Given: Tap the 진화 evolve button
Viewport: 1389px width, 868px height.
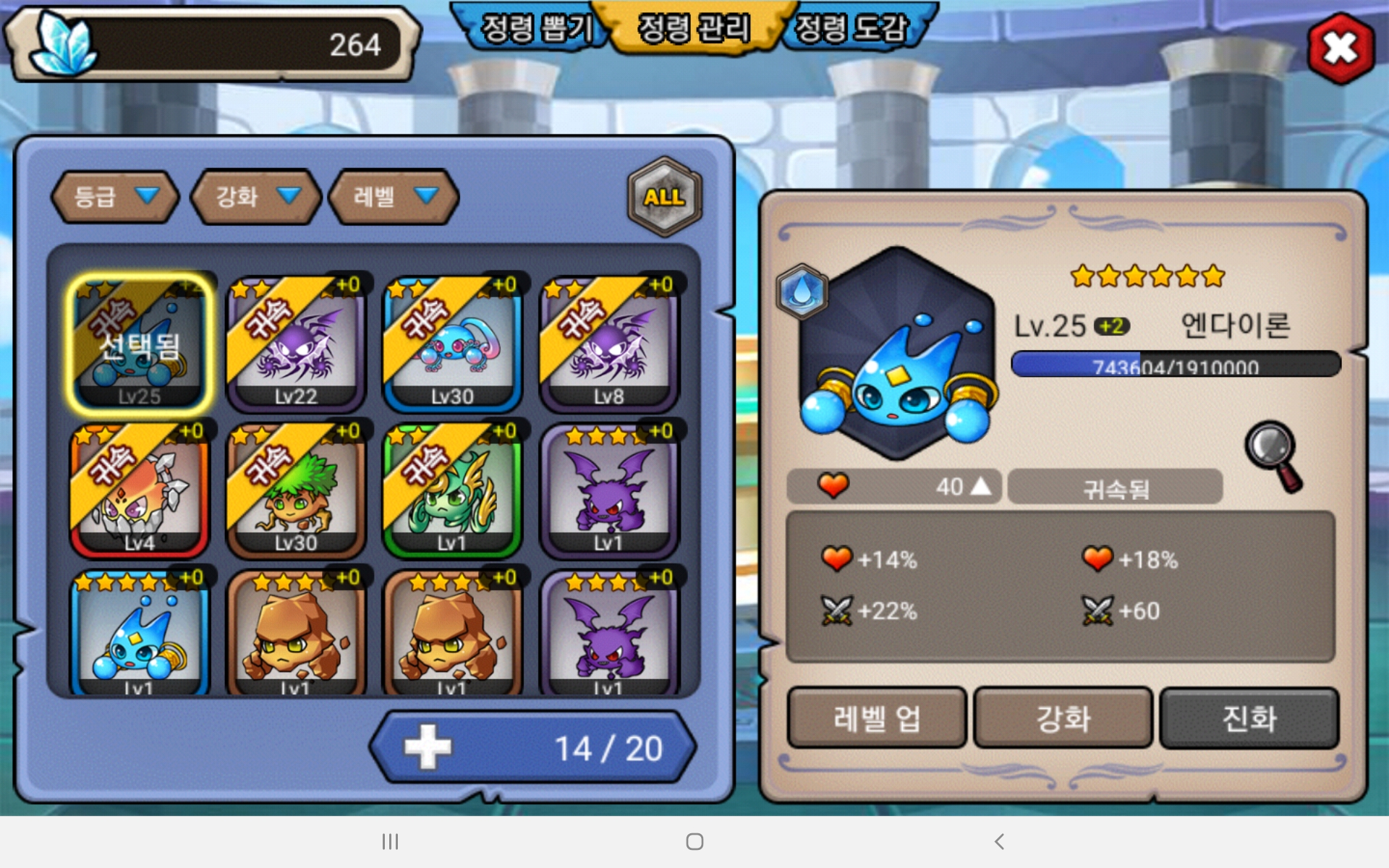Looking at the screenshot, I should [1249, 718].
